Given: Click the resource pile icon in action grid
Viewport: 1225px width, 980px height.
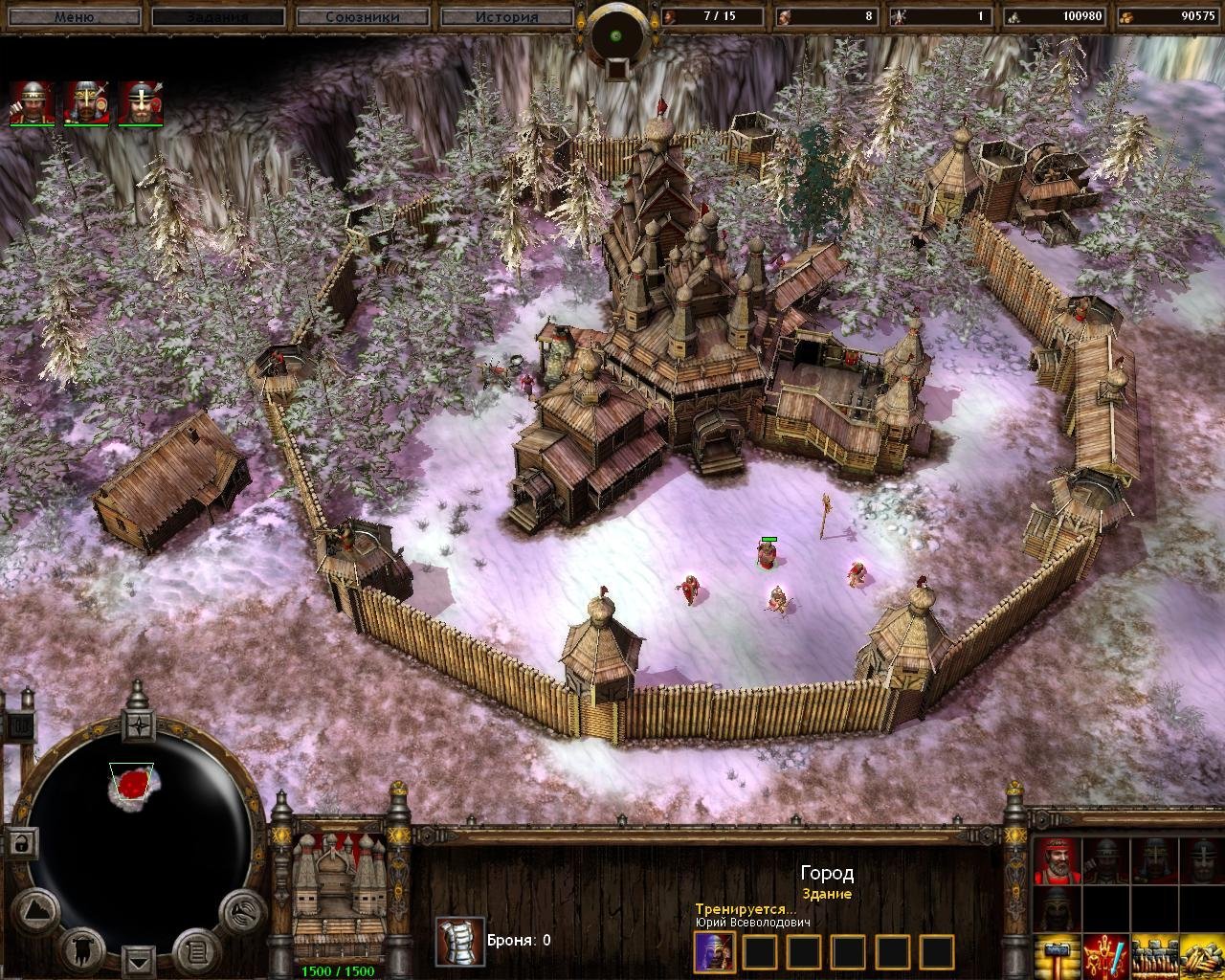Looking at the screenshot, I should (1199, 961).
